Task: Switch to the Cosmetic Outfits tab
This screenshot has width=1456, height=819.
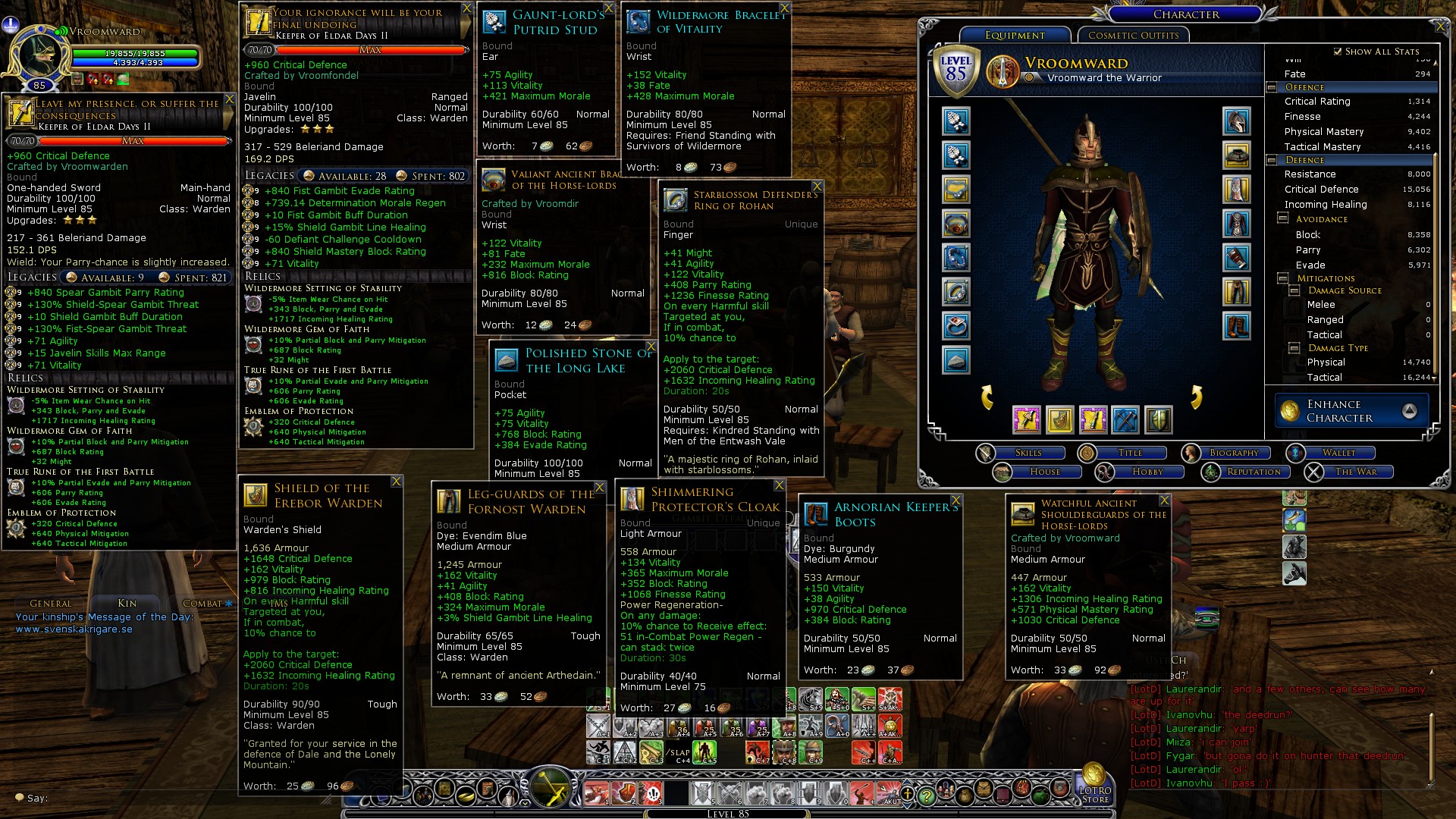Action: coord(1133,36)
